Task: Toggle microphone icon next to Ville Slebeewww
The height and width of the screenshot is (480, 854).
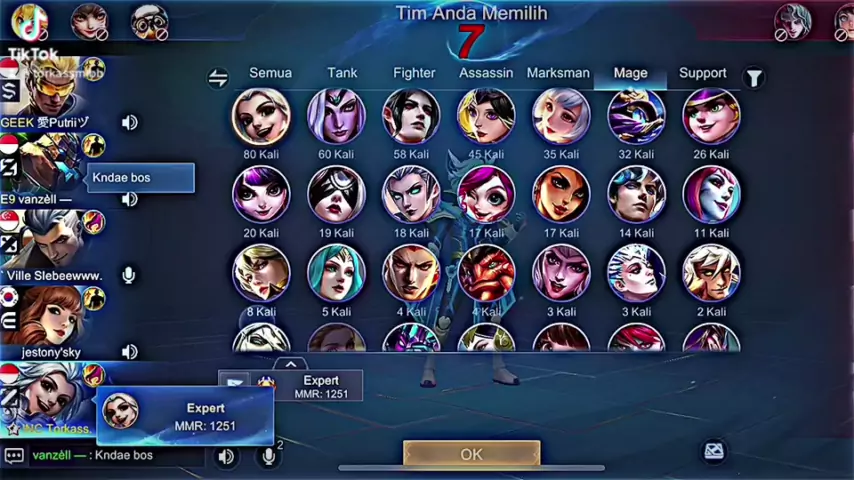Action: coord(129,275)
